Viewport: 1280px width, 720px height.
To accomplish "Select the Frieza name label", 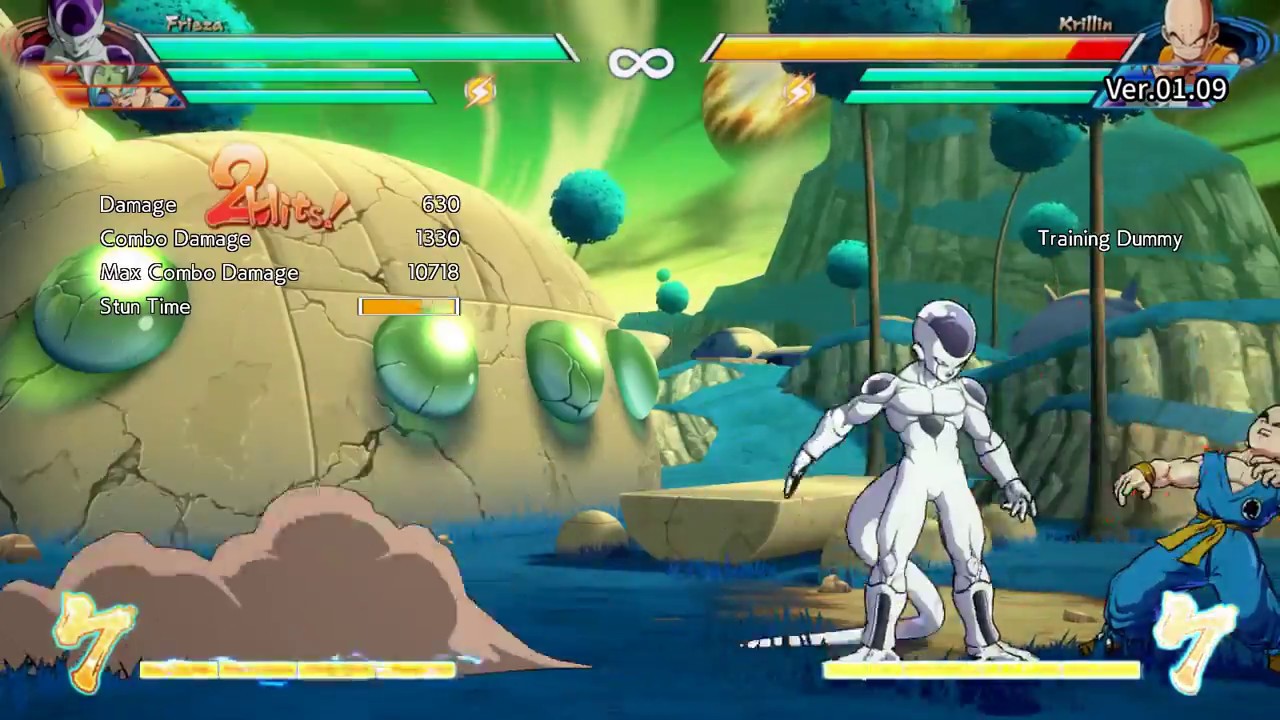I will (196, 24).
